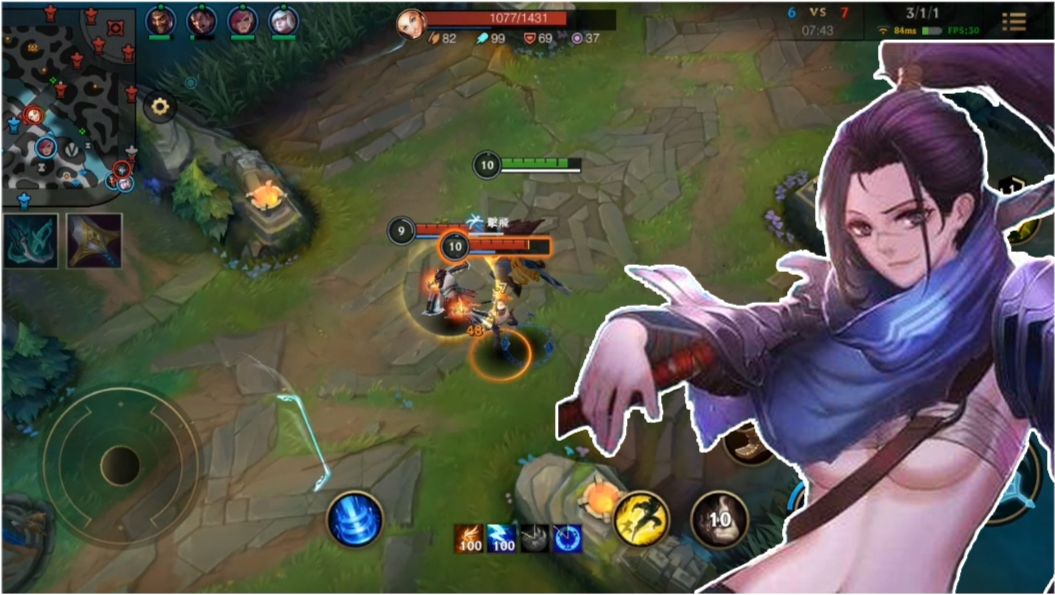Select the pink-haired ally portrait

tap(242, 20)
